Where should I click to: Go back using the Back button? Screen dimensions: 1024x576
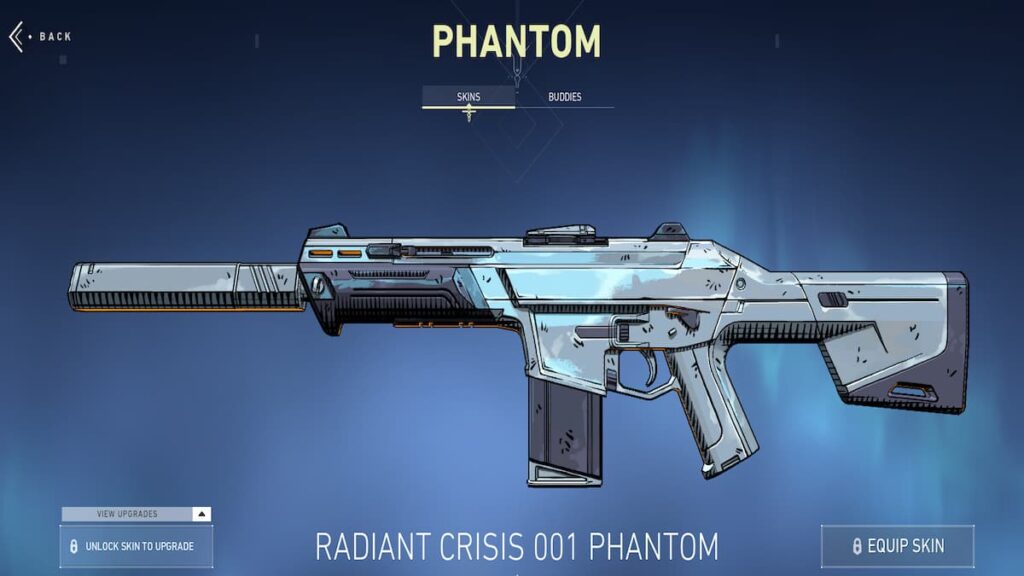(41, 37)
